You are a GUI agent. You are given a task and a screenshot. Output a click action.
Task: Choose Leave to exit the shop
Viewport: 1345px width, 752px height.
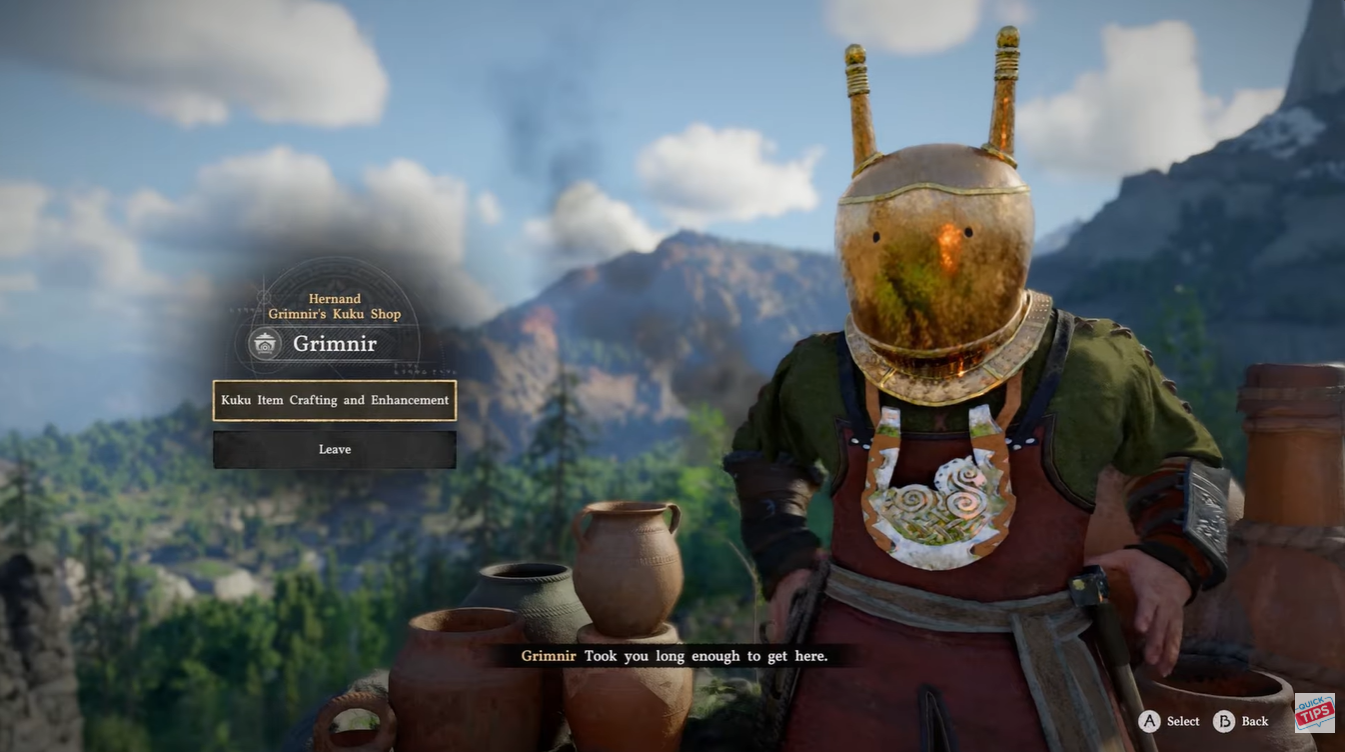point(334,450)
